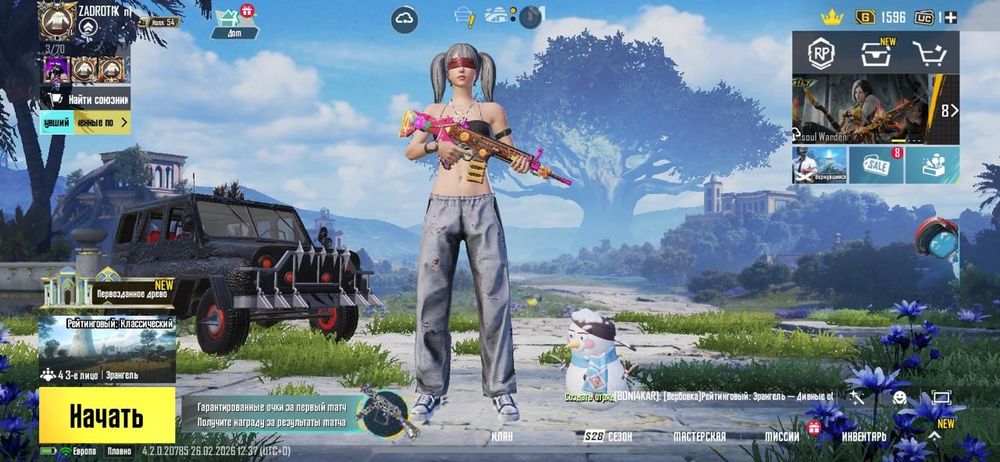Start the match with the Начать button
The image size is (1000, 462).
tap(107, 416)
